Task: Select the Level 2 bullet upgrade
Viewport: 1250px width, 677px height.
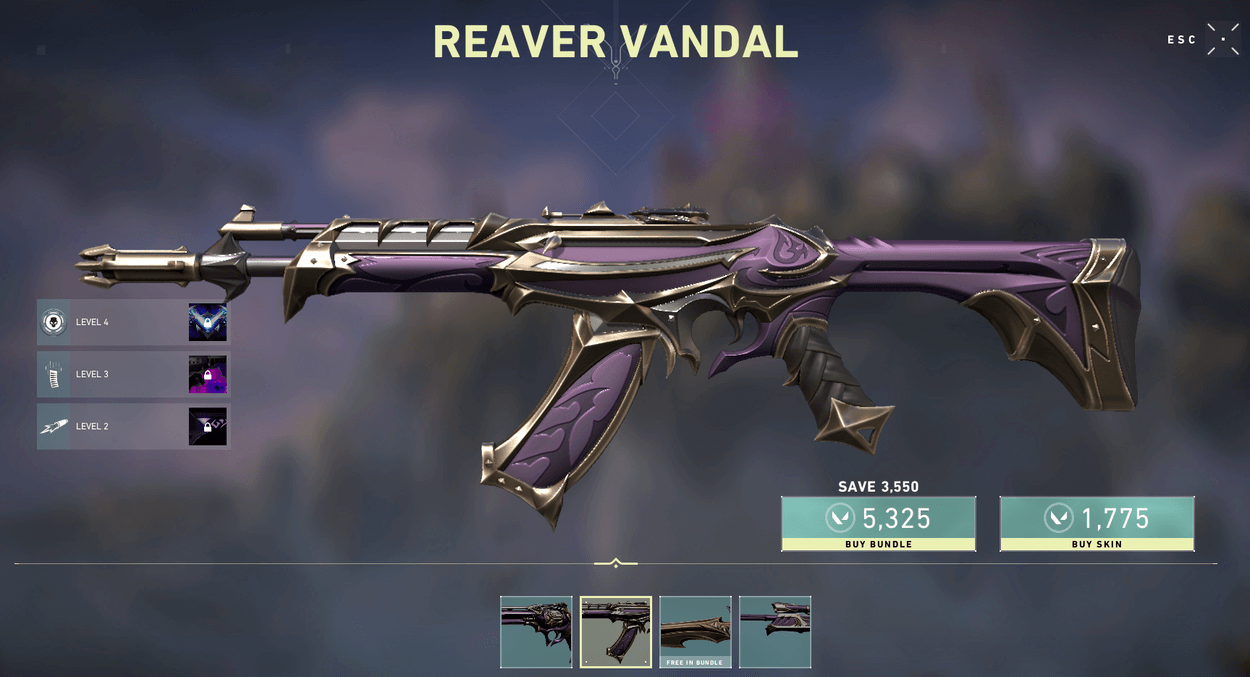Action: (x=133, y=426)
